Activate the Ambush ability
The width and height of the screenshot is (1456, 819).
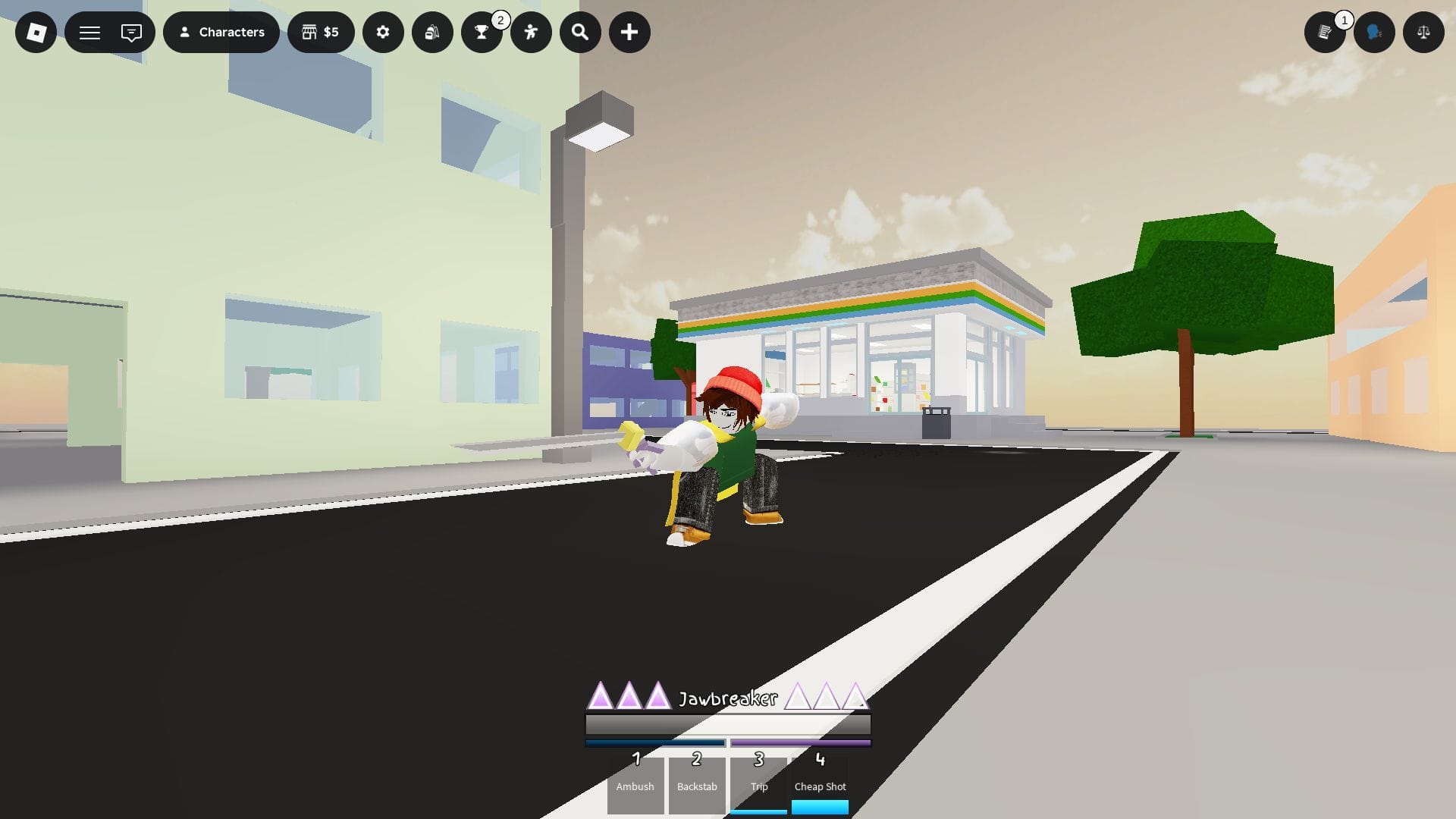pyautogui.click(x=635, y=785)
